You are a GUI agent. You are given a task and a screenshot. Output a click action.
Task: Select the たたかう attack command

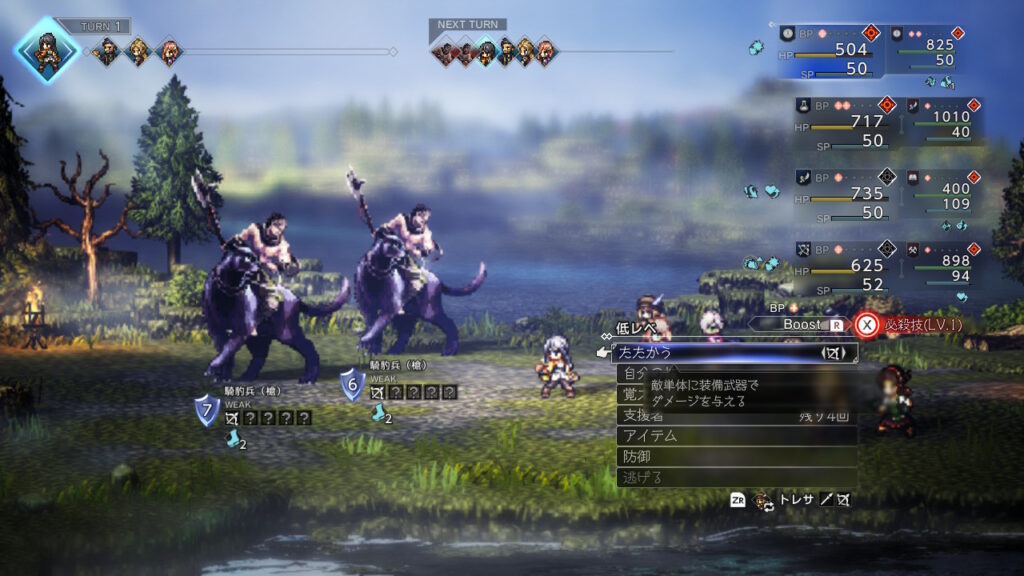[x=735, y=352]
